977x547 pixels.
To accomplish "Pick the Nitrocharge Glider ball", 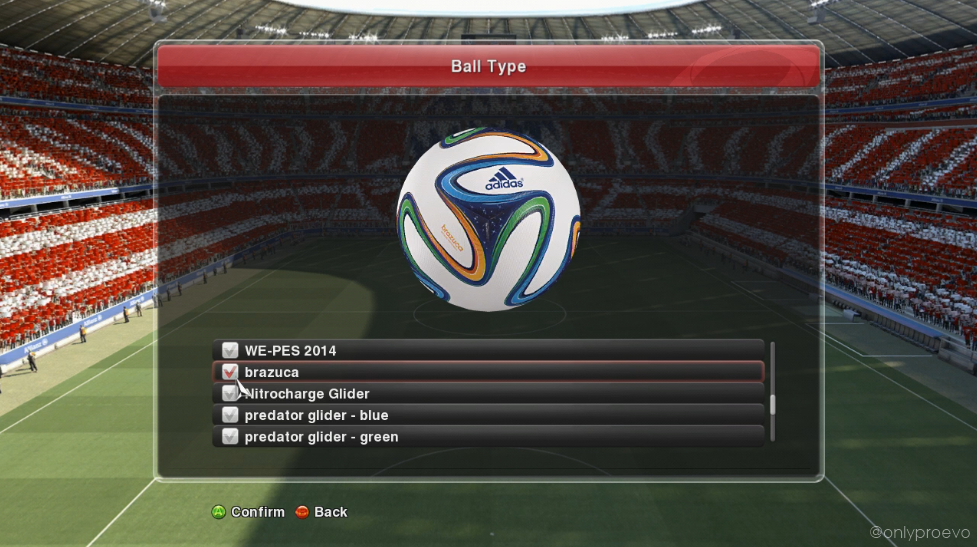I will pos(488,394).
